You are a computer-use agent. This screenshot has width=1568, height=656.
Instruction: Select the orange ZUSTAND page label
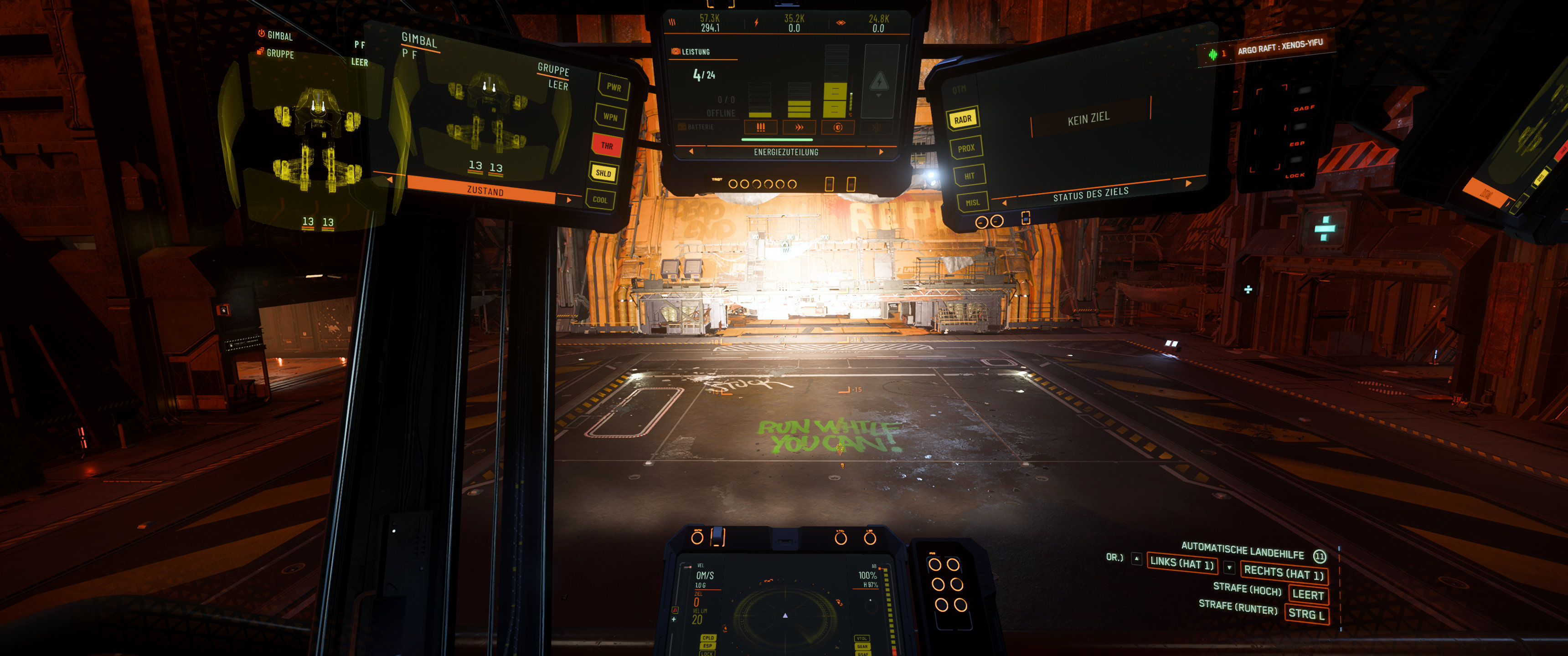(x=485, y=190)
